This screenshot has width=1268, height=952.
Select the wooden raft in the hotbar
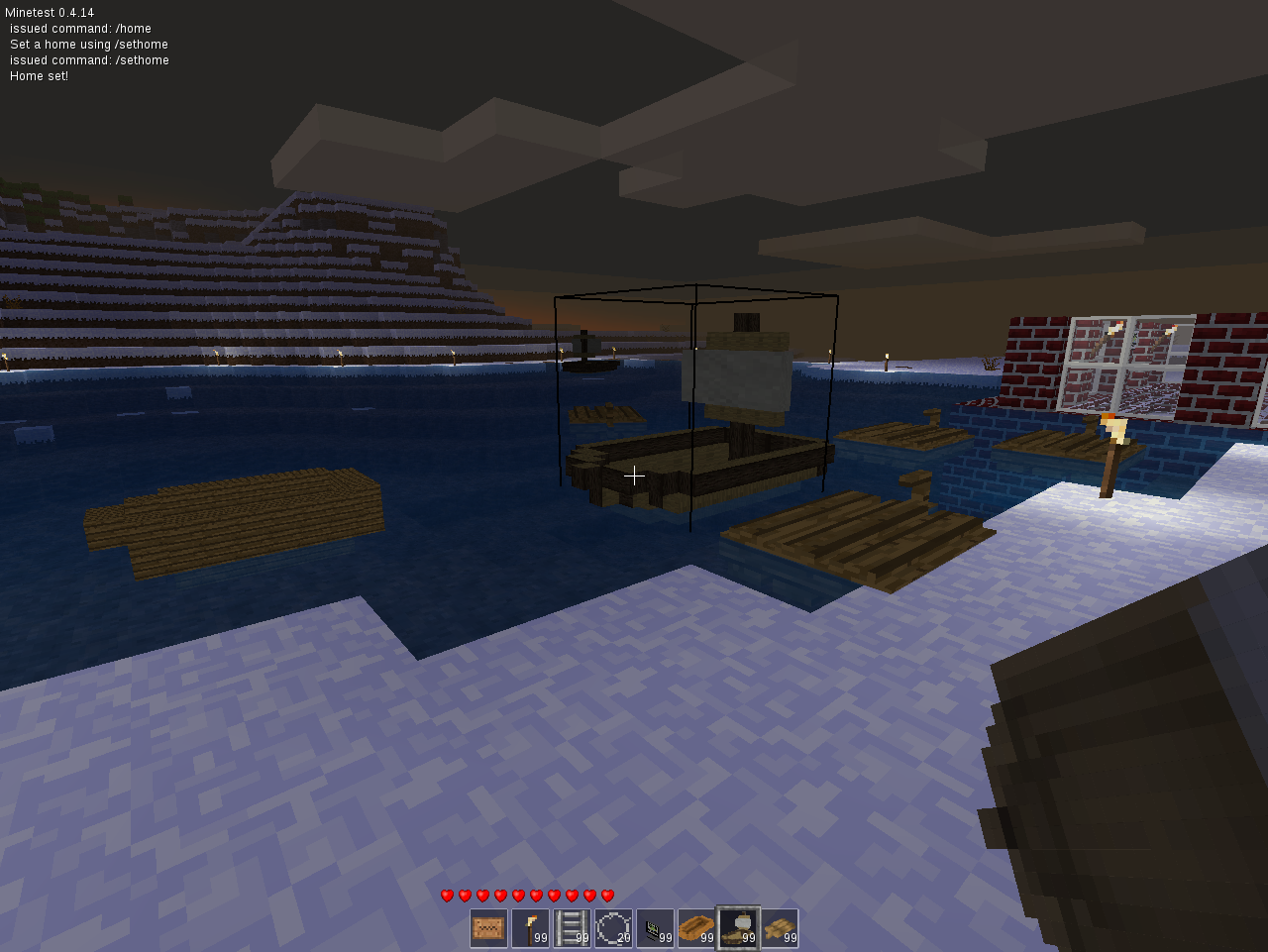[x=779, y=928]
